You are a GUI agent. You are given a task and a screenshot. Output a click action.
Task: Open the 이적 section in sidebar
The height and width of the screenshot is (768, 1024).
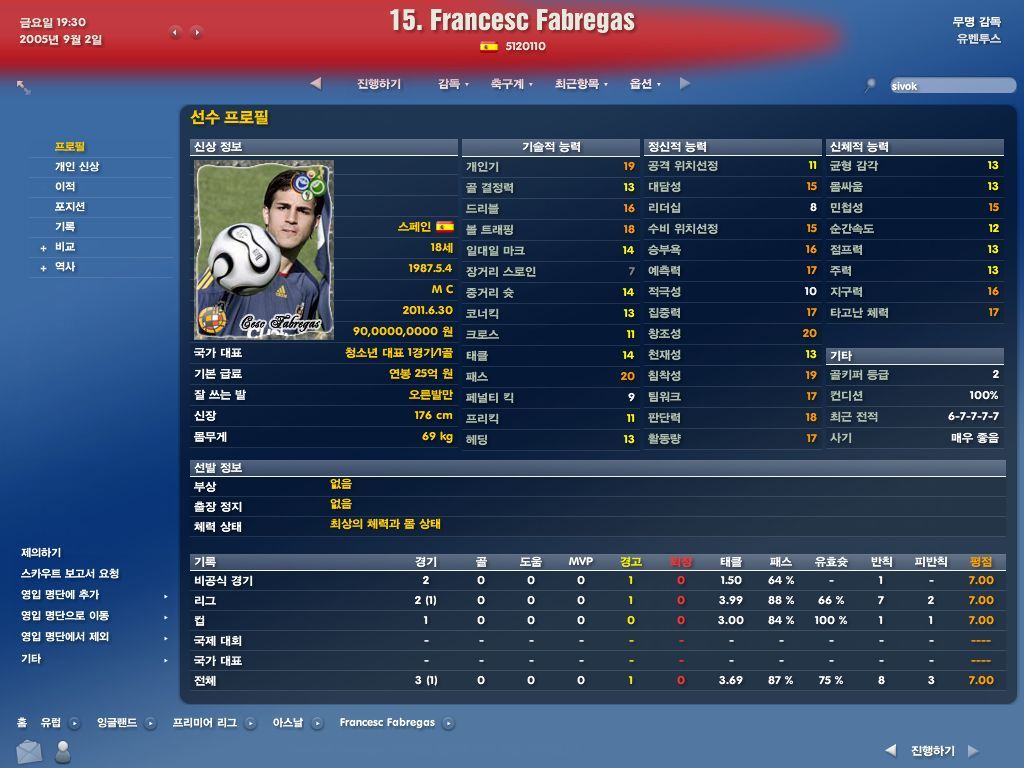65,187
